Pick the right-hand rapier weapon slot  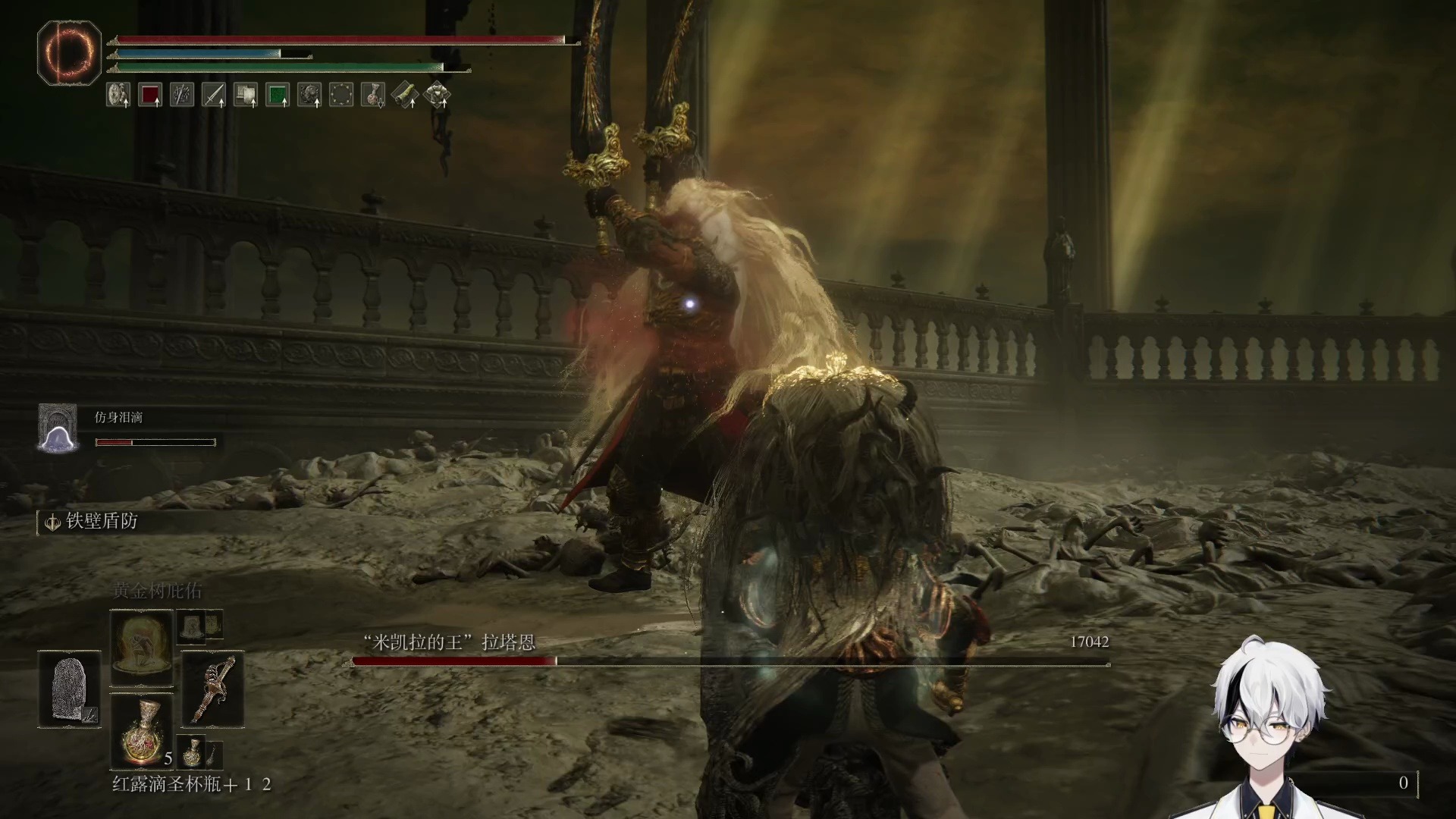click(x=213, y=689)
